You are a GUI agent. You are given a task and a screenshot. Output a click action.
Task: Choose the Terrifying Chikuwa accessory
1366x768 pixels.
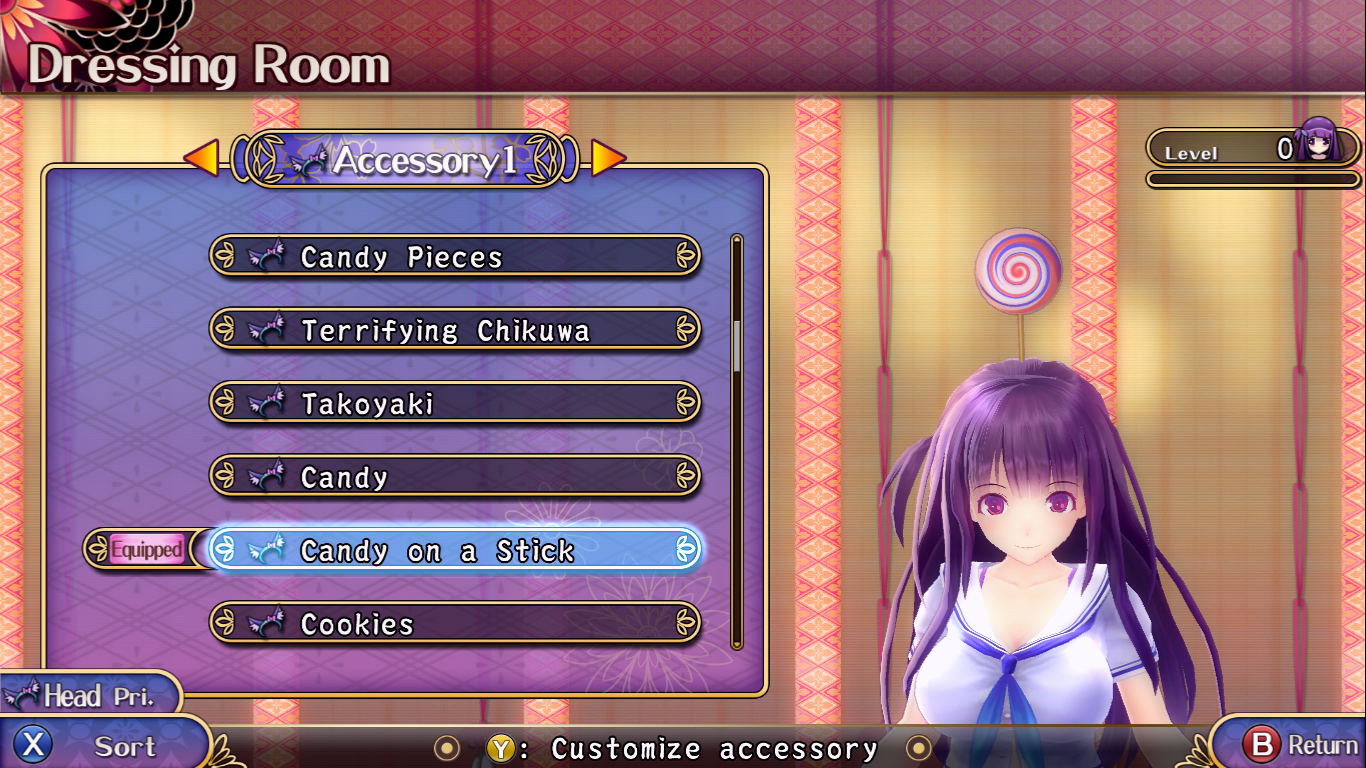coord(455,330)
